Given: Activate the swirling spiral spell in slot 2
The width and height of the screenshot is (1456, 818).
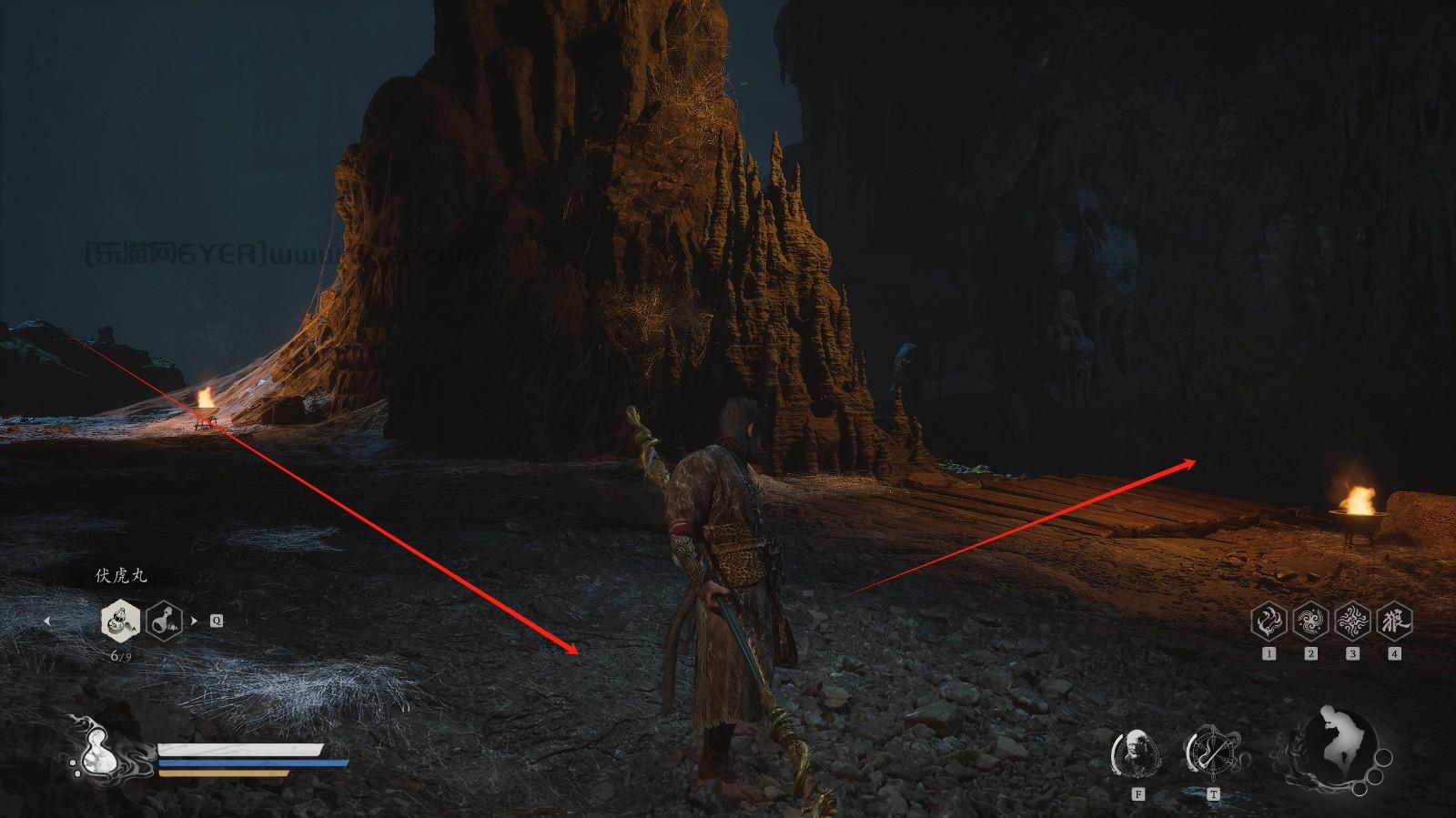Looking at the screenshot, I should coord(1310,621).
